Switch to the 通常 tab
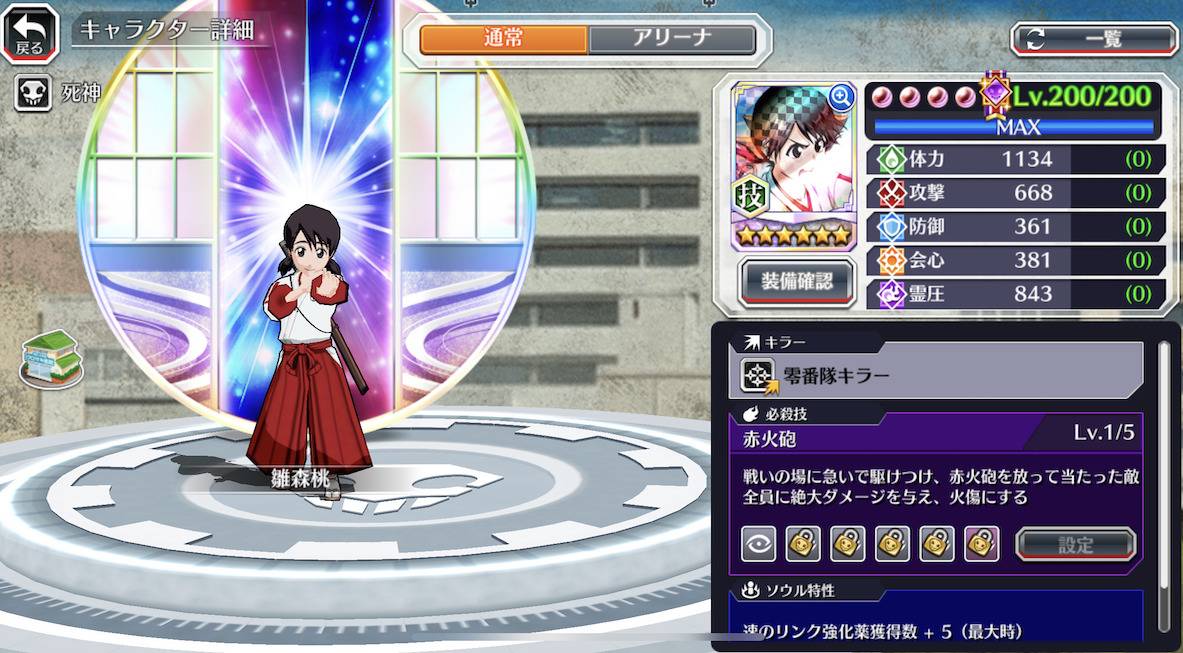The width and height of the screenshot is (1183, 653). [503, 39]
